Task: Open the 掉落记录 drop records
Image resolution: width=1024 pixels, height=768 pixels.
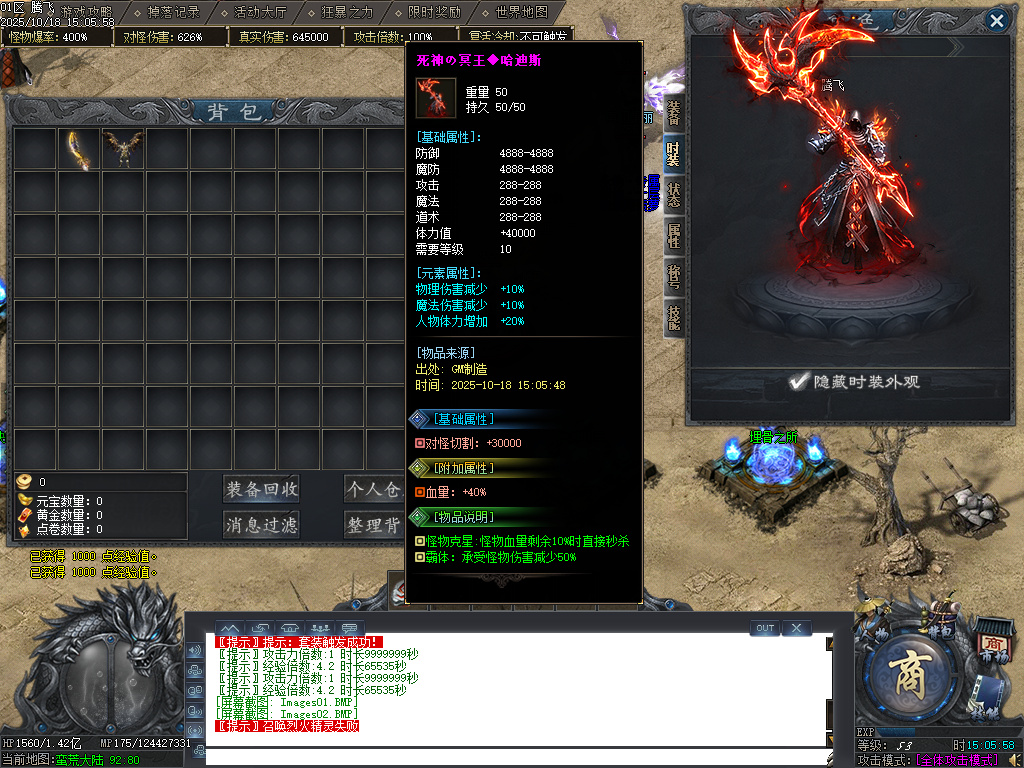Action: (x=173, y=13)
